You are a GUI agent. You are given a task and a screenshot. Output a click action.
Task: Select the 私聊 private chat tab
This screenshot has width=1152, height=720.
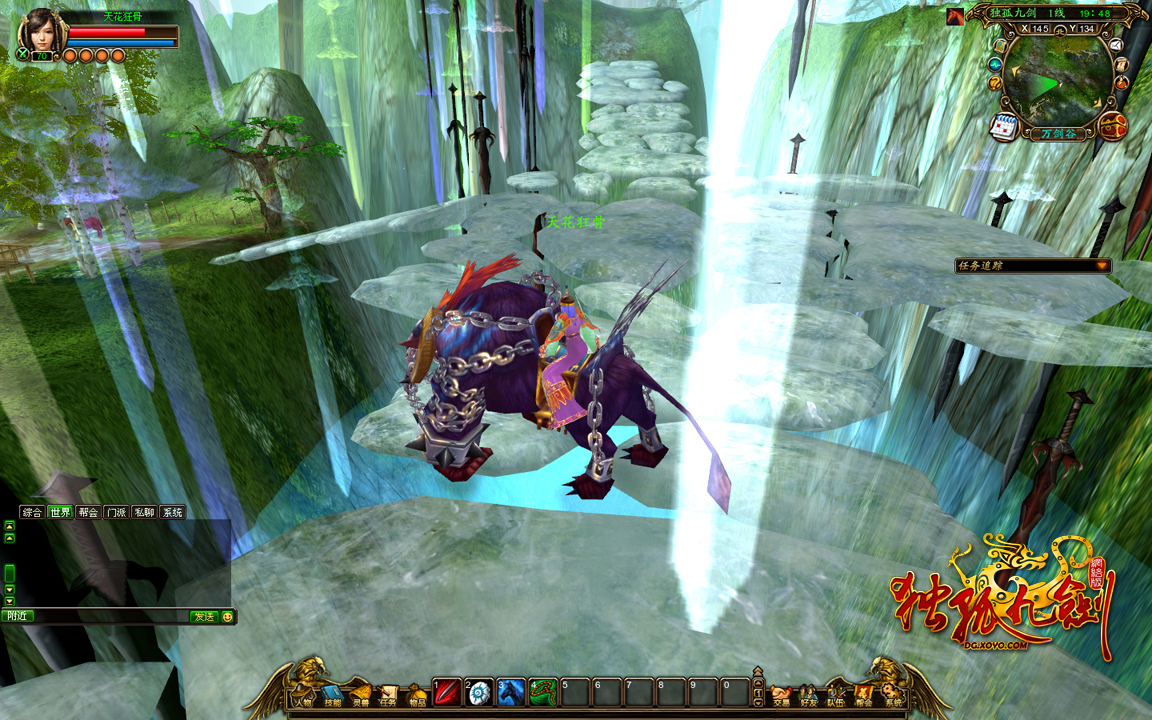click(x=144, y=512)
